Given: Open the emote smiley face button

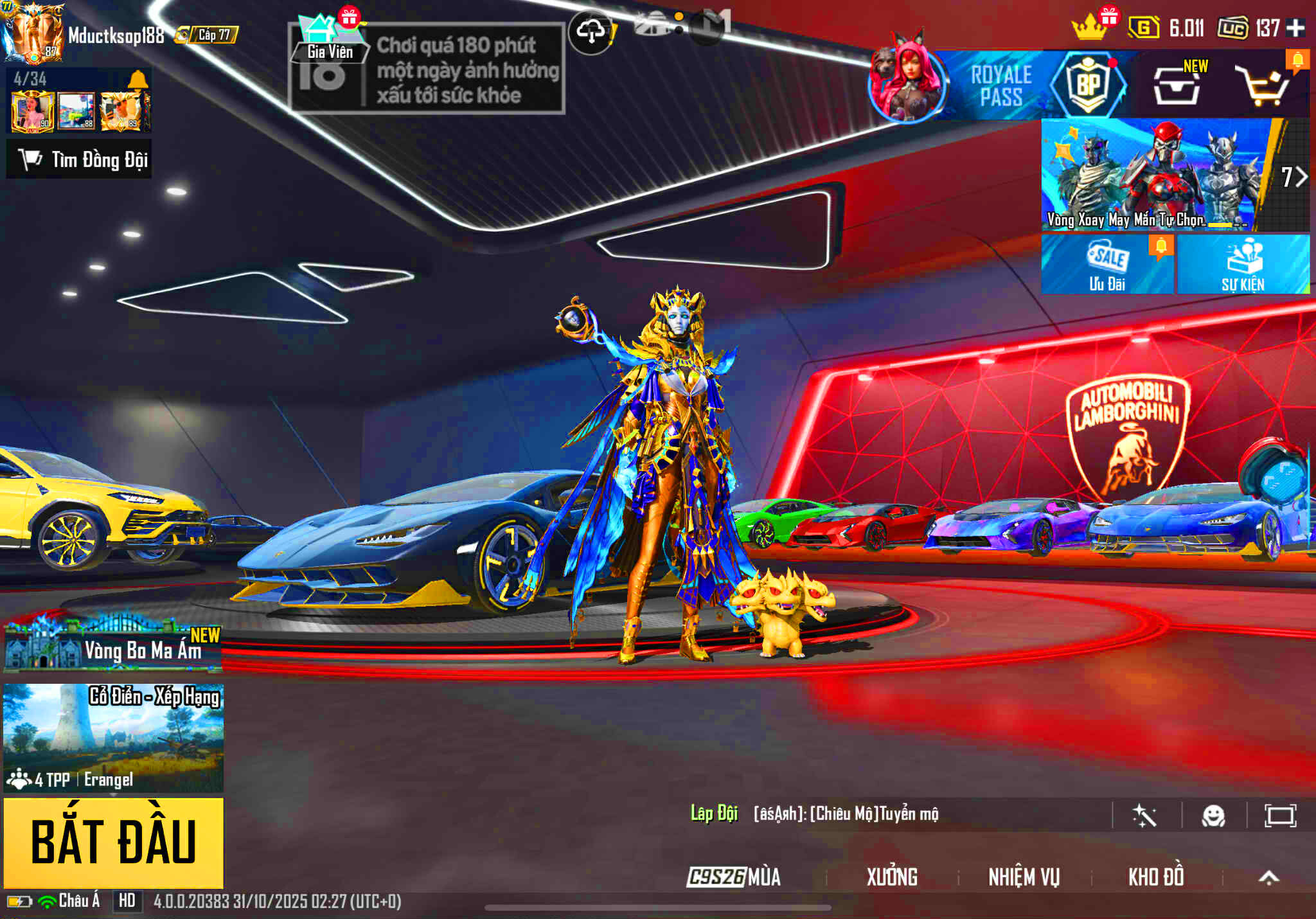Looking at the screenshot, I should pyautogui.click(x=1213, y=816).
